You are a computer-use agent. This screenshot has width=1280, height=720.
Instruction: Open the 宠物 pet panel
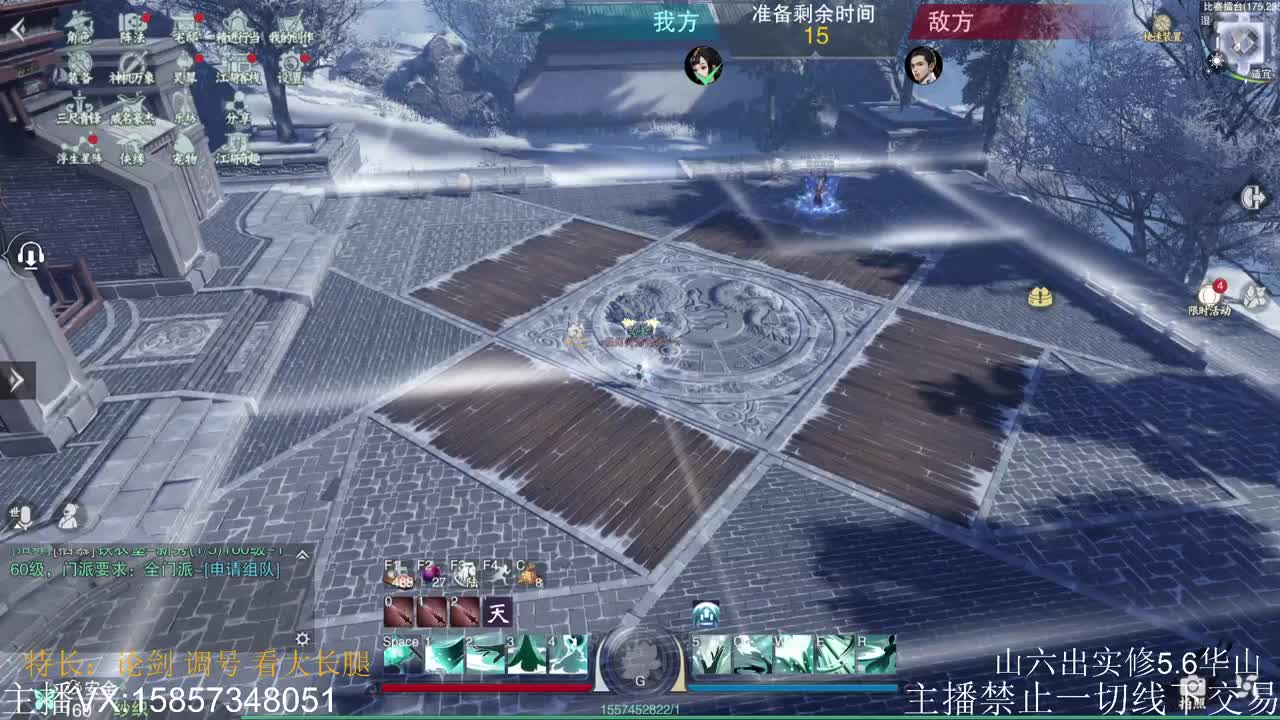click(185, 152)
